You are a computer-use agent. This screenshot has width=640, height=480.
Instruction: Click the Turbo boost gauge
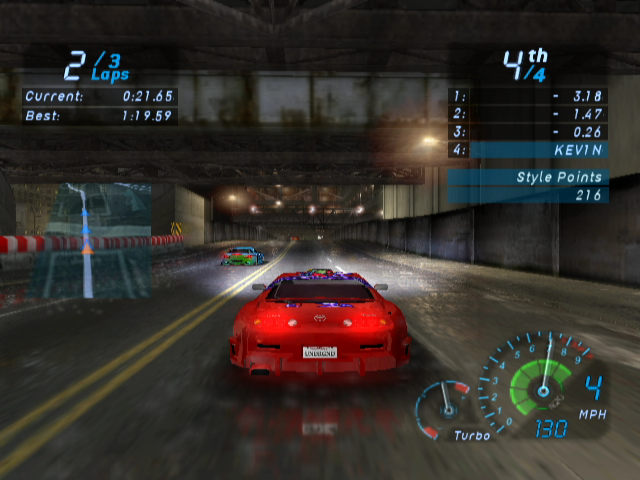point(445,406)
